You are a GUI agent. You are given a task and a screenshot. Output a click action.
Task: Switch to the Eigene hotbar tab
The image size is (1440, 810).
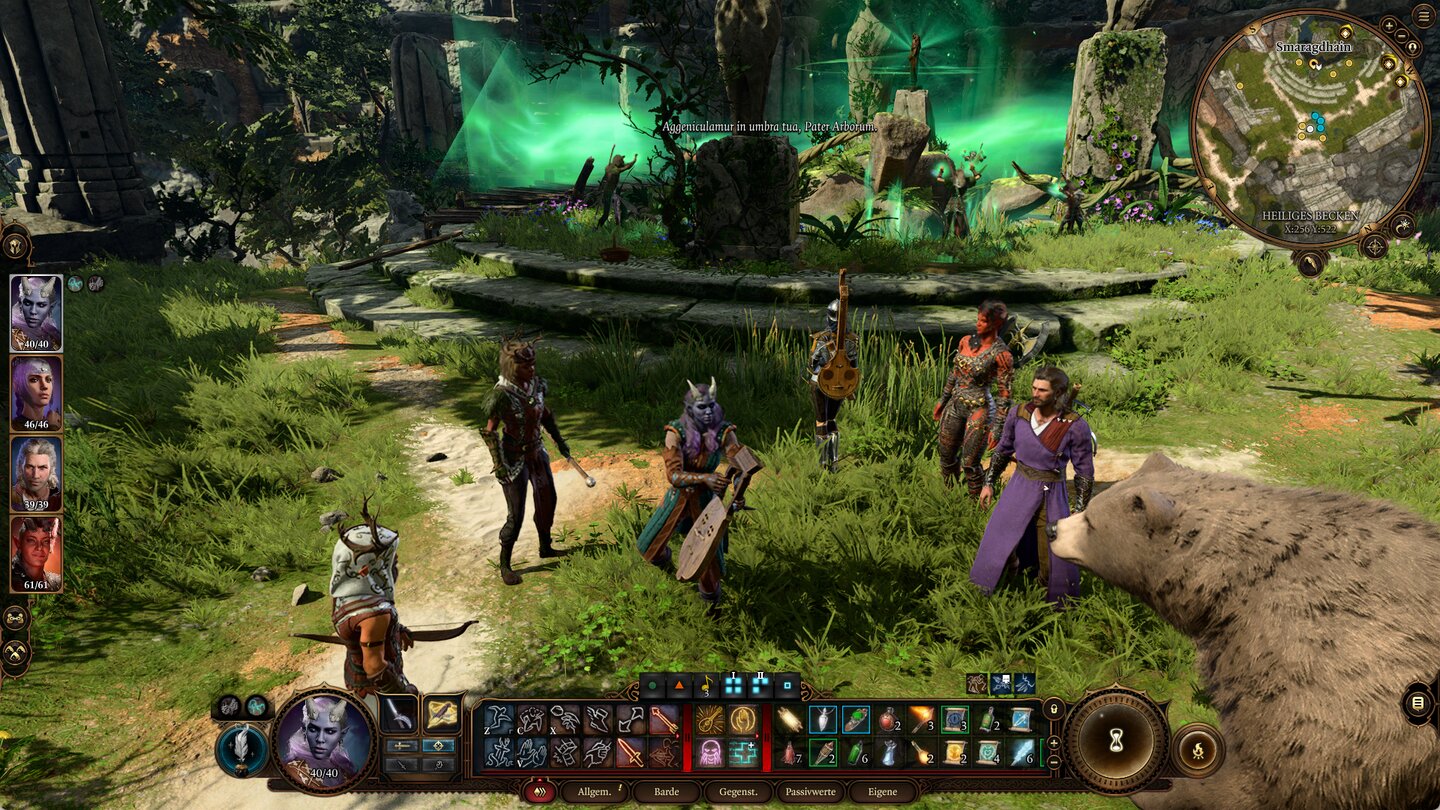882,791
